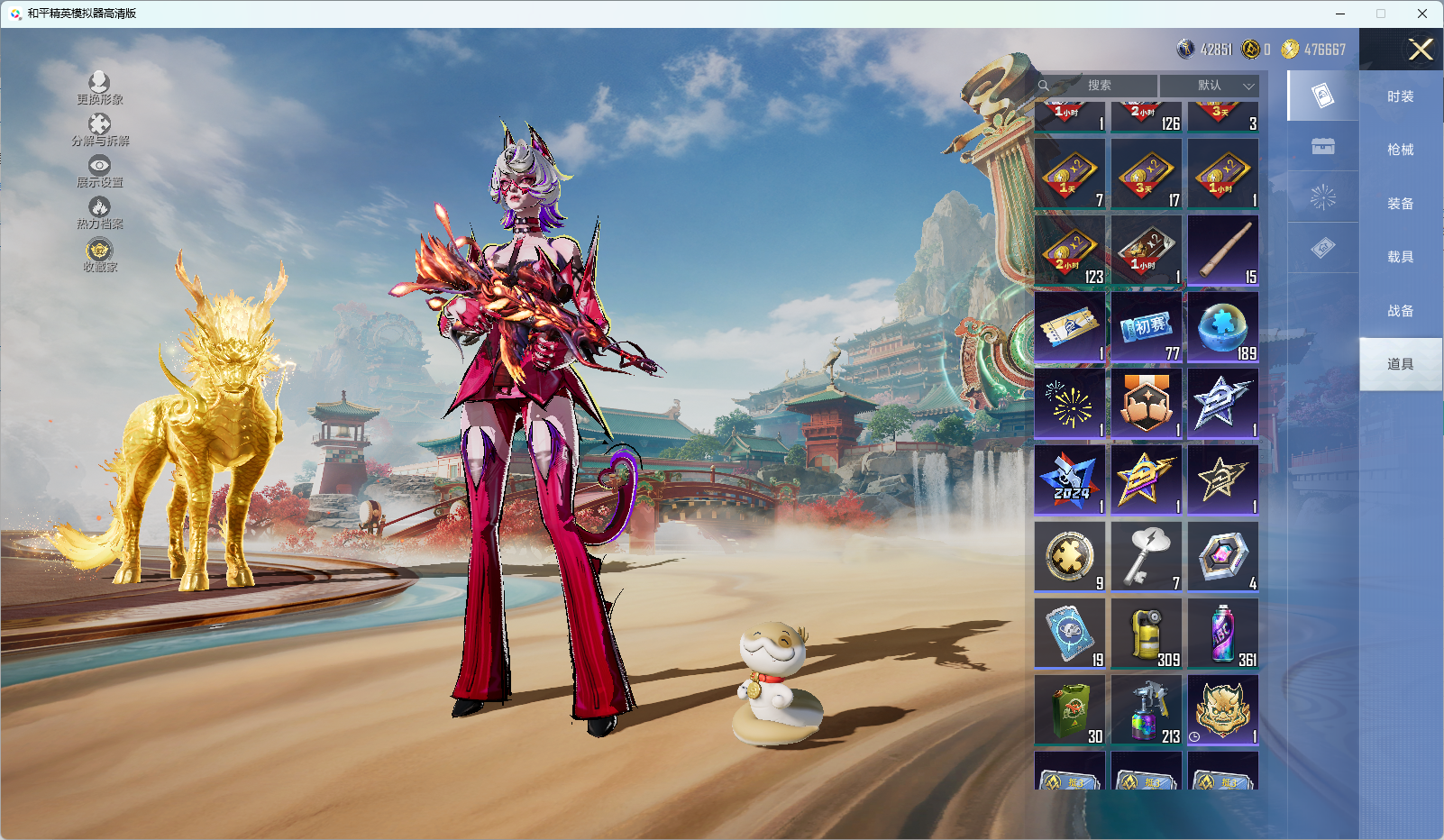
Task: Open the 热力档案 heat archive
Action: [x=99, y=213]
